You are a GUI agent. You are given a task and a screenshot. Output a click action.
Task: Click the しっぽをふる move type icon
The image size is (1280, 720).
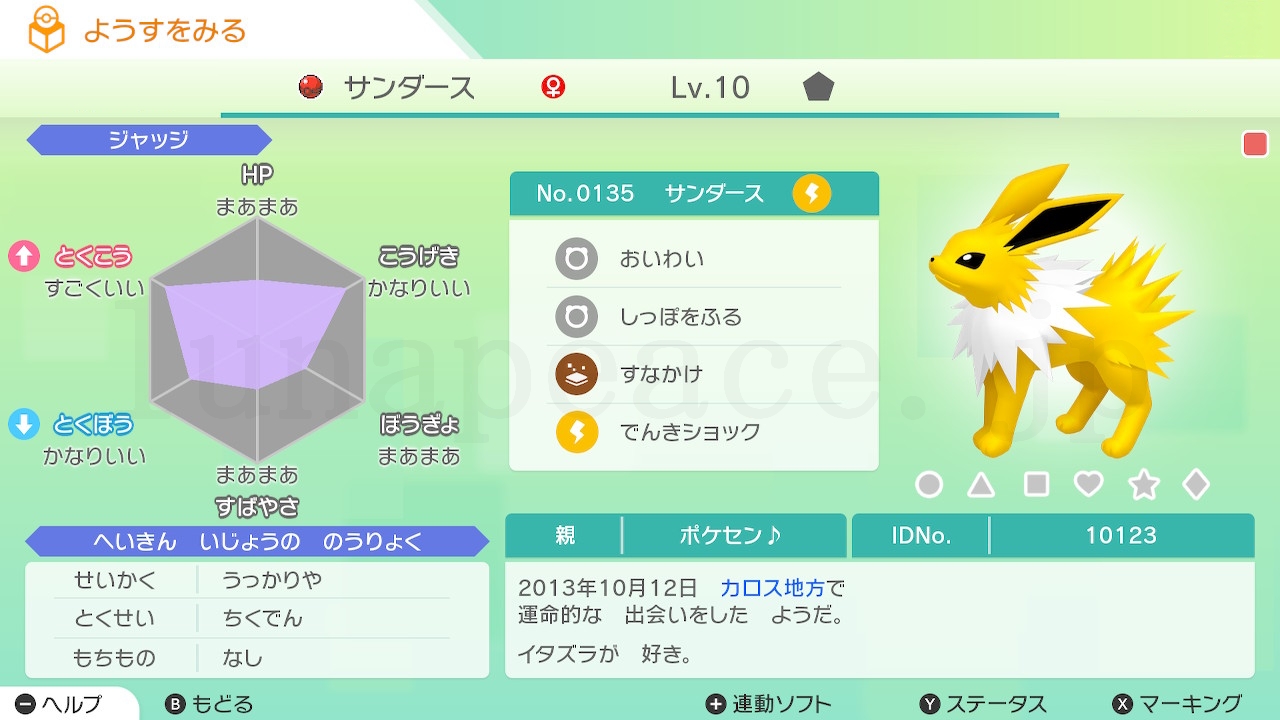pos(576,317)
